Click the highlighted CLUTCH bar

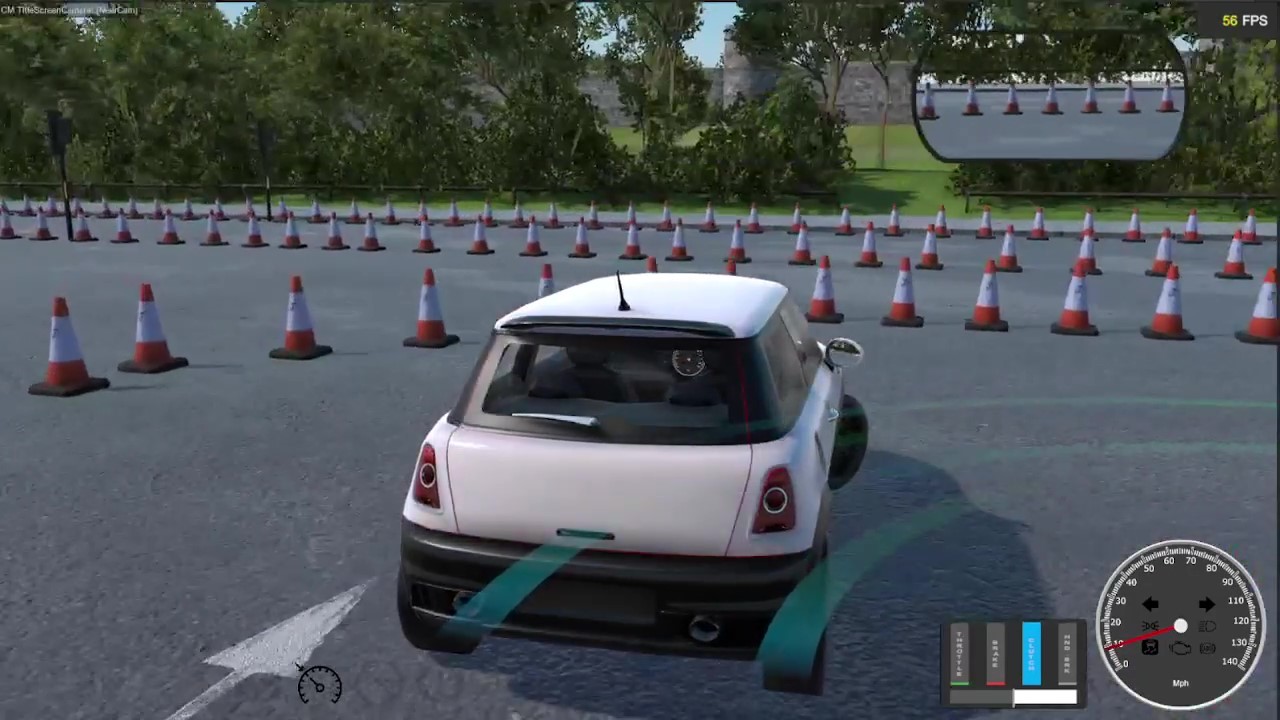click(x=1032, y=653)
